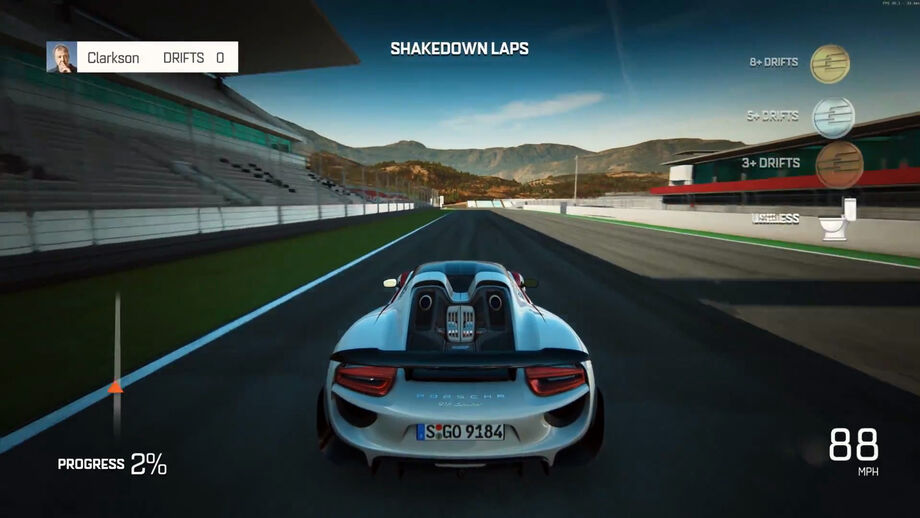Select the gold 8+ drifts medal
This screenshot has height=518, width=920.
[829, 64]
